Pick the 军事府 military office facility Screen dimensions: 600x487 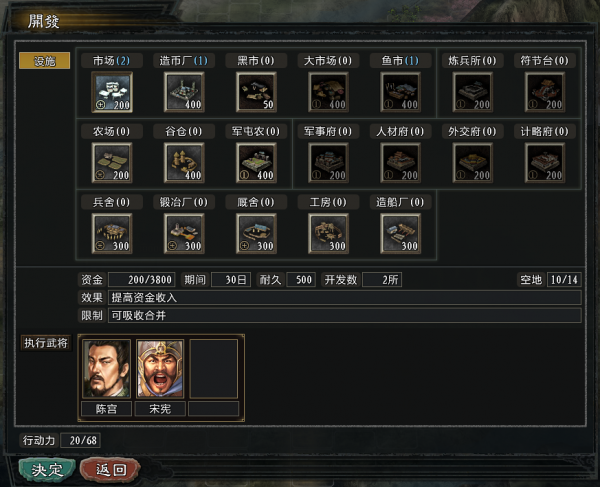(x=328, y=162)
